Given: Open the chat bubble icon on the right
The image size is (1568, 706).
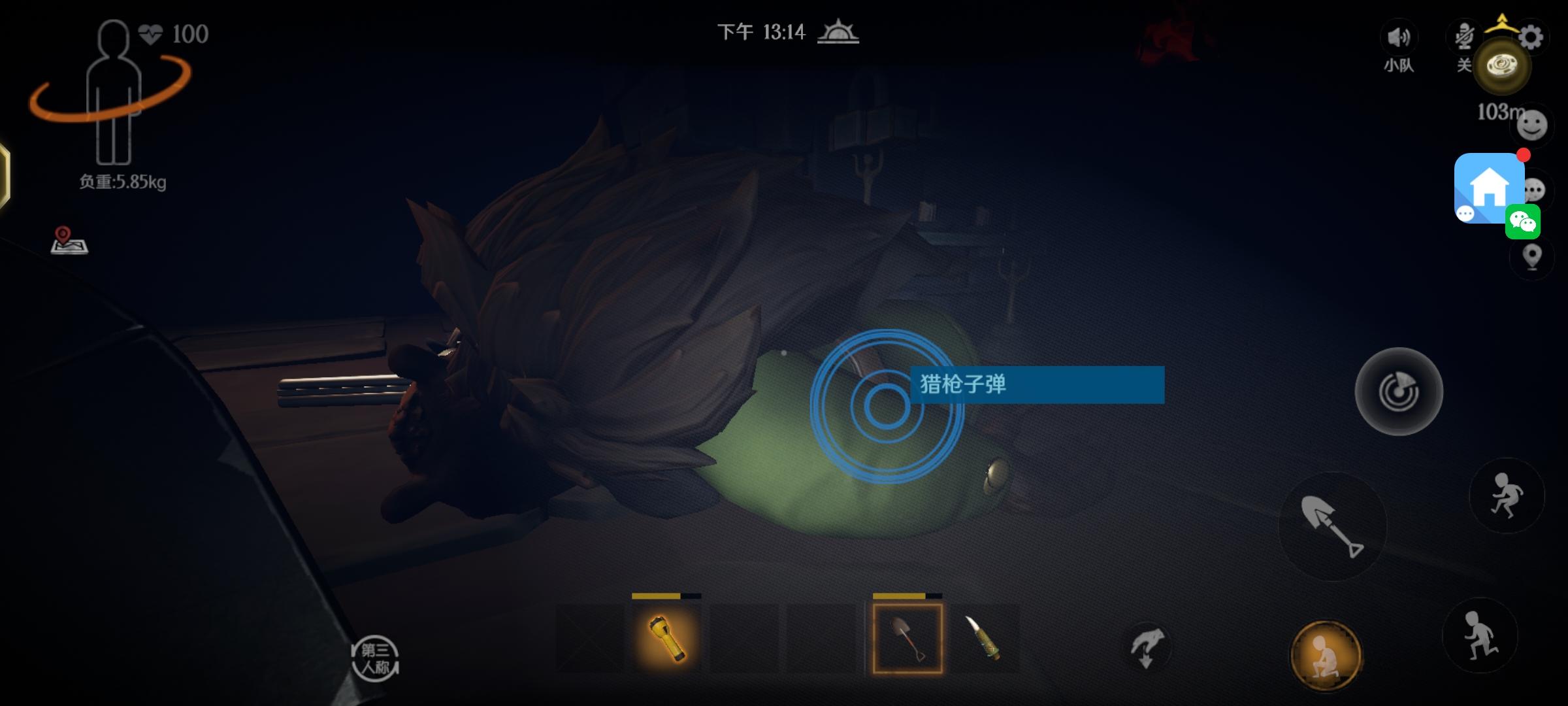Looking at the screenshot, I should click(1533, 190).
